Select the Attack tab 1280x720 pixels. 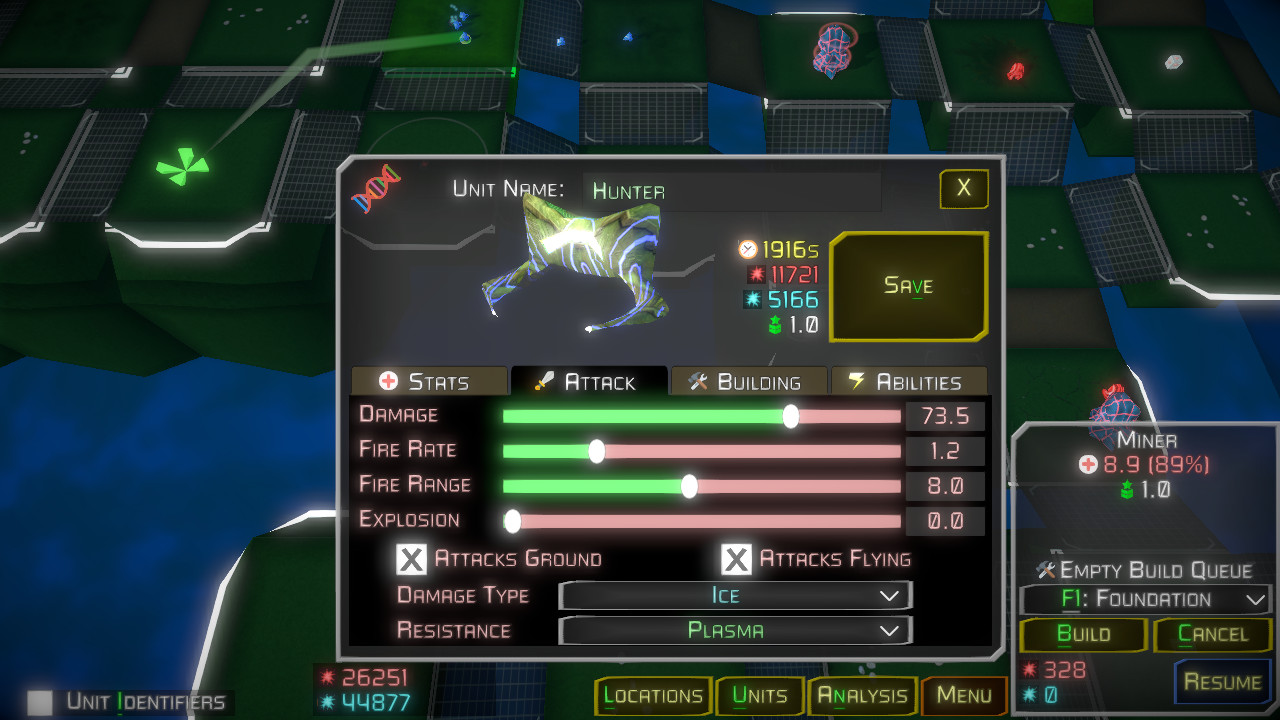coord(588,382)
